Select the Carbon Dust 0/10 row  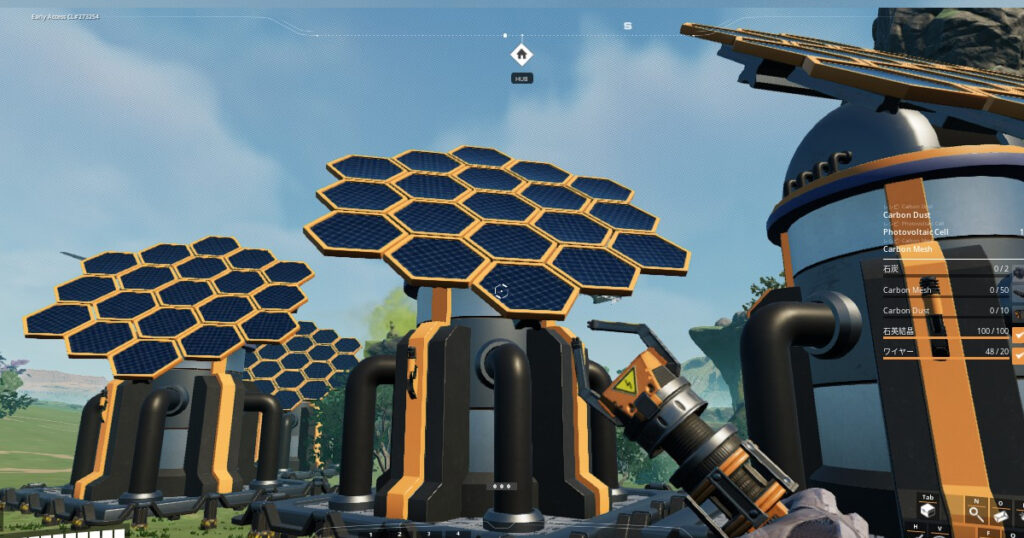[945, 311]
